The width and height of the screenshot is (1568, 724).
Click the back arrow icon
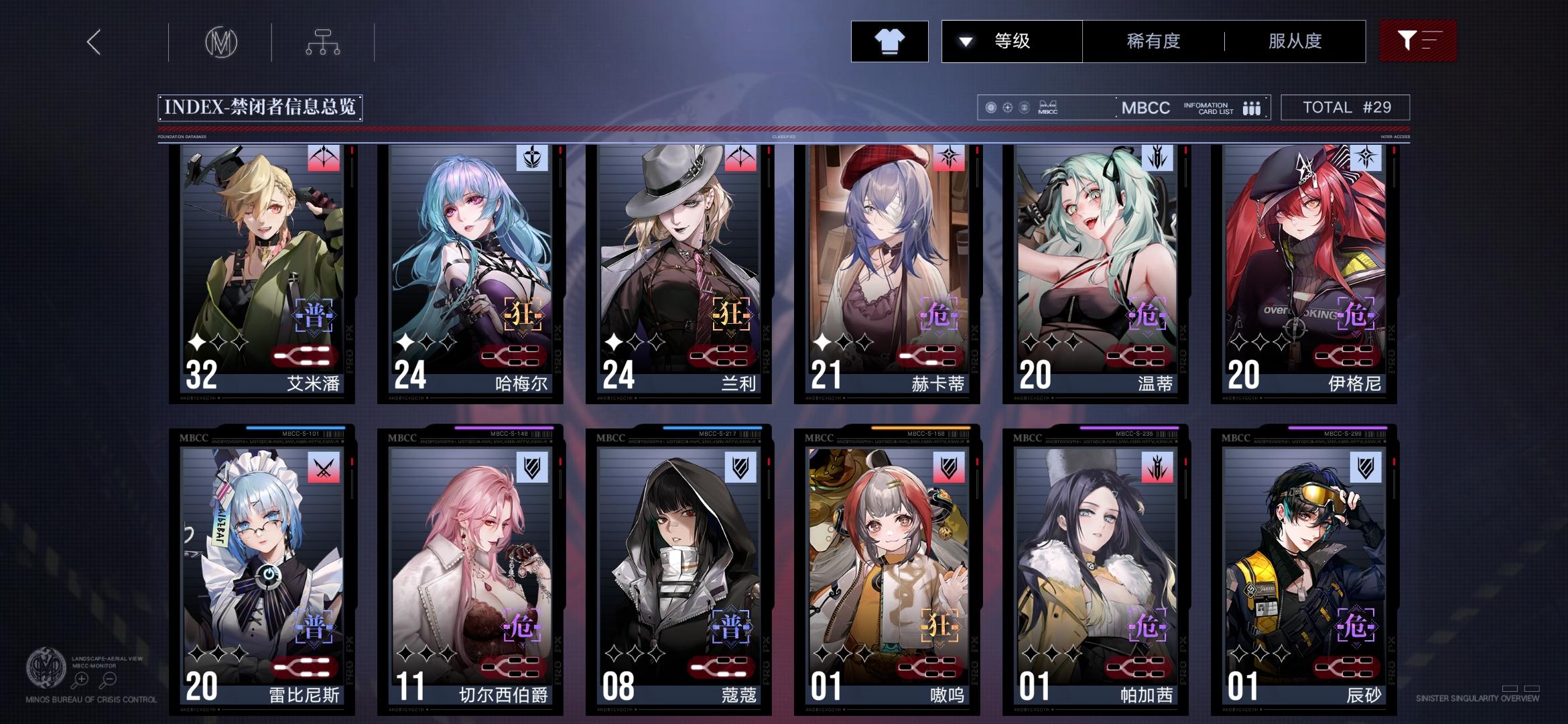[93, 42]
